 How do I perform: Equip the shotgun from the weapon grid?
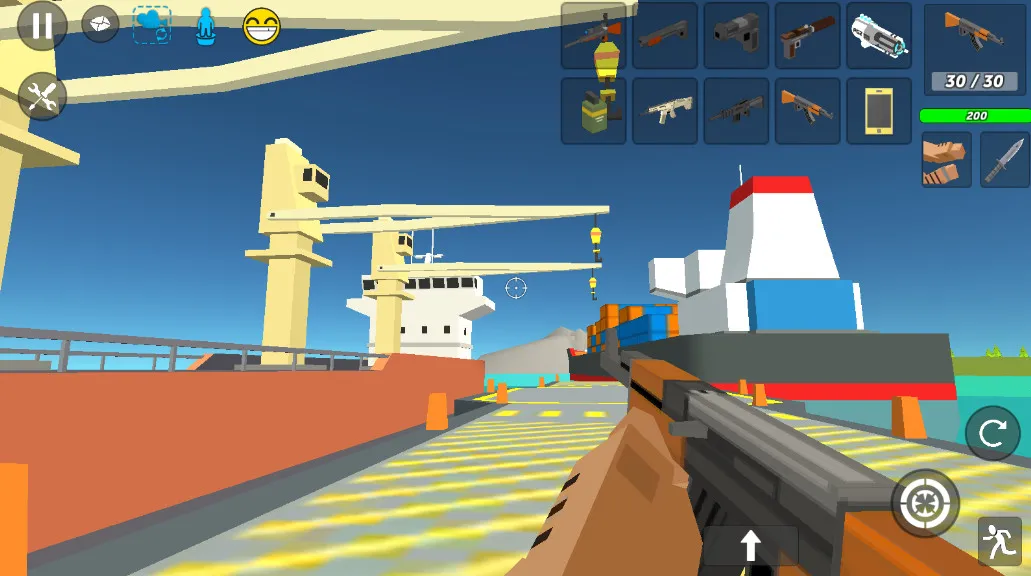coord(665,35)
